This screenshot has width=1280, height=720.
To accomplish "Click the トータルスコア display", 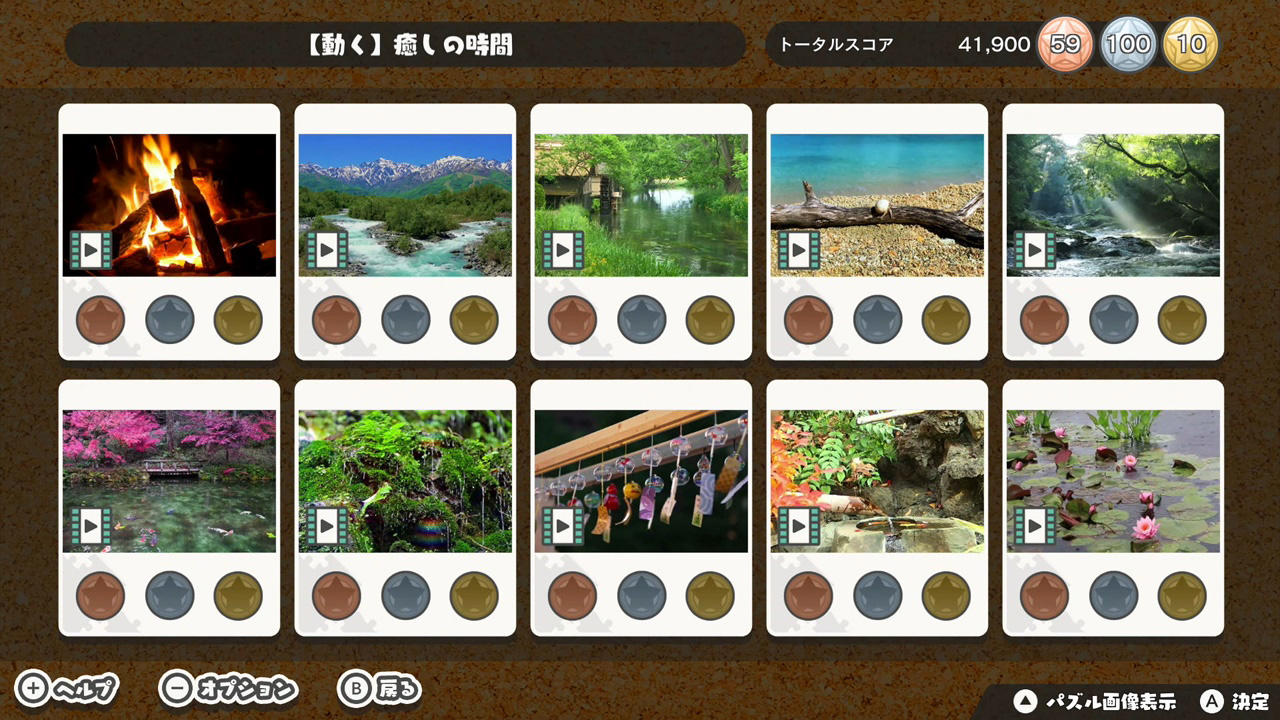I will point(836,44).
